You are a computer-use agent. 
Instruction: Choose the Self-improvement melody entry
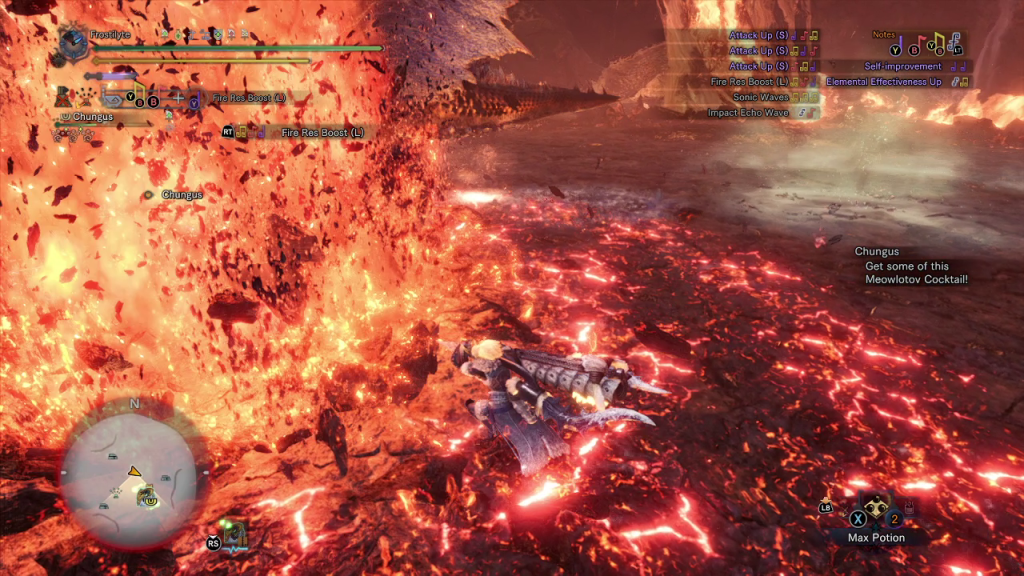pos(902,66)
